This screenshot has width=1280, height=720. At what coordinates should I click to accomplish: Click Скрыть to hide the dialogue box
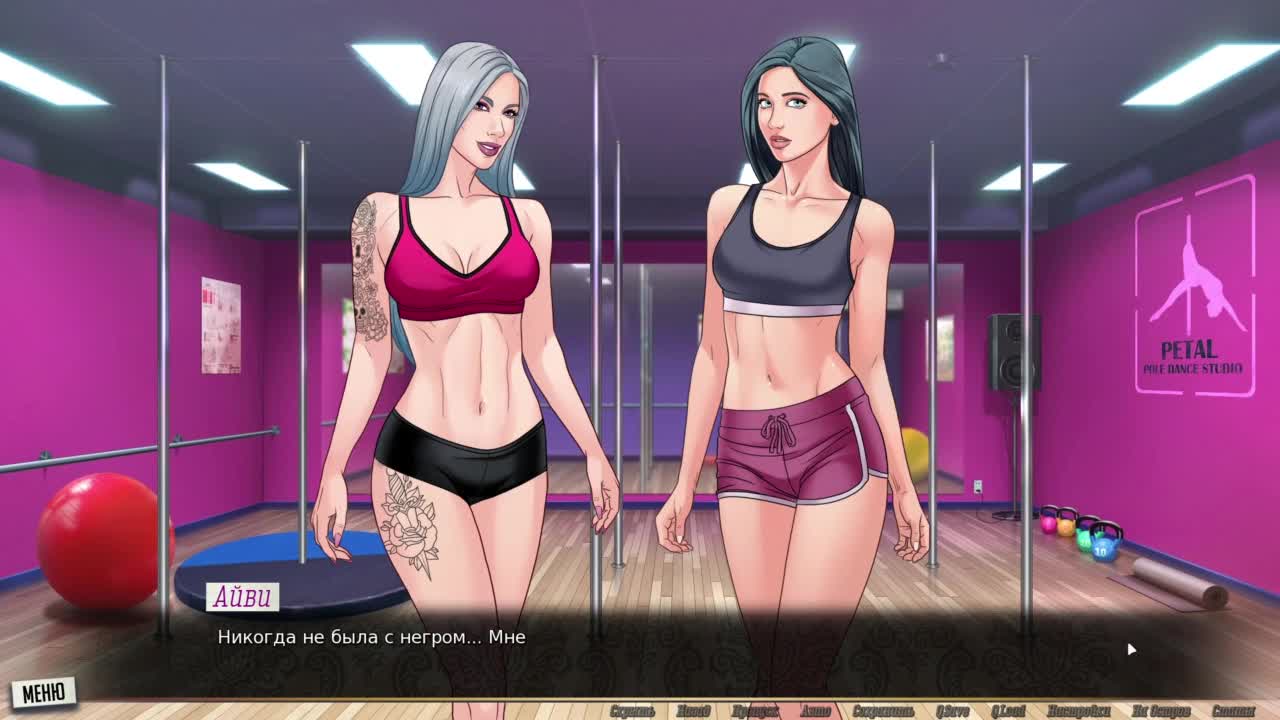pos(632,711)
